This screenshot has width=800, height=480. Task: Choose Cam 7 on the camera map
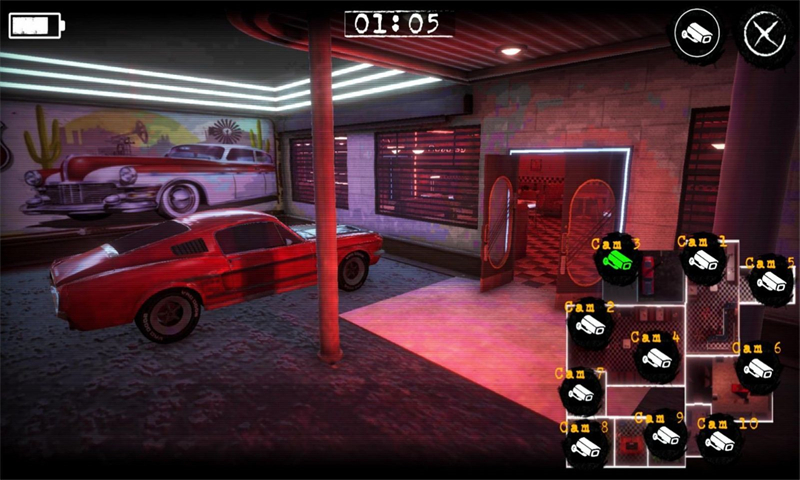pos(580,394)
